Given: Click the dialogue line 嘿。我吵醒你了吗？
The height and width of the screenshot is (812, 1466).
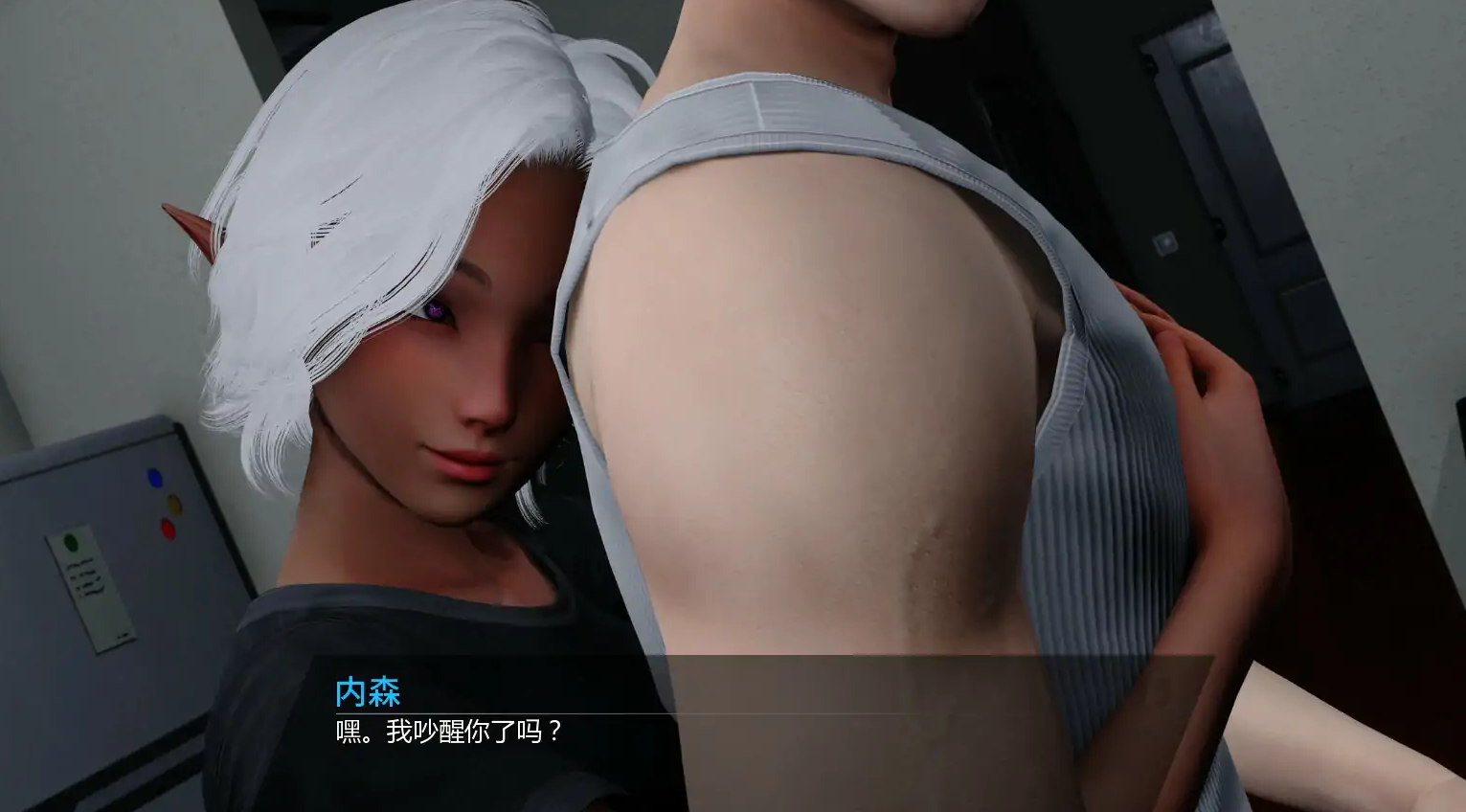Looking at the screenshot, I should tap(444, 733).
